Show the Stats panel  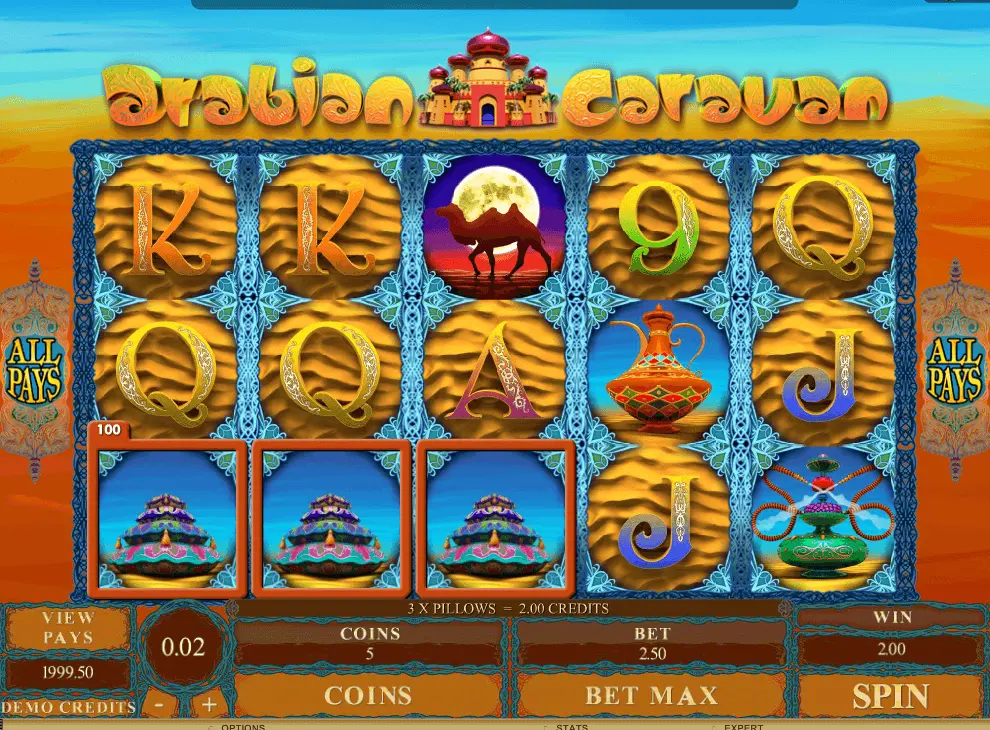coord(572,726)
